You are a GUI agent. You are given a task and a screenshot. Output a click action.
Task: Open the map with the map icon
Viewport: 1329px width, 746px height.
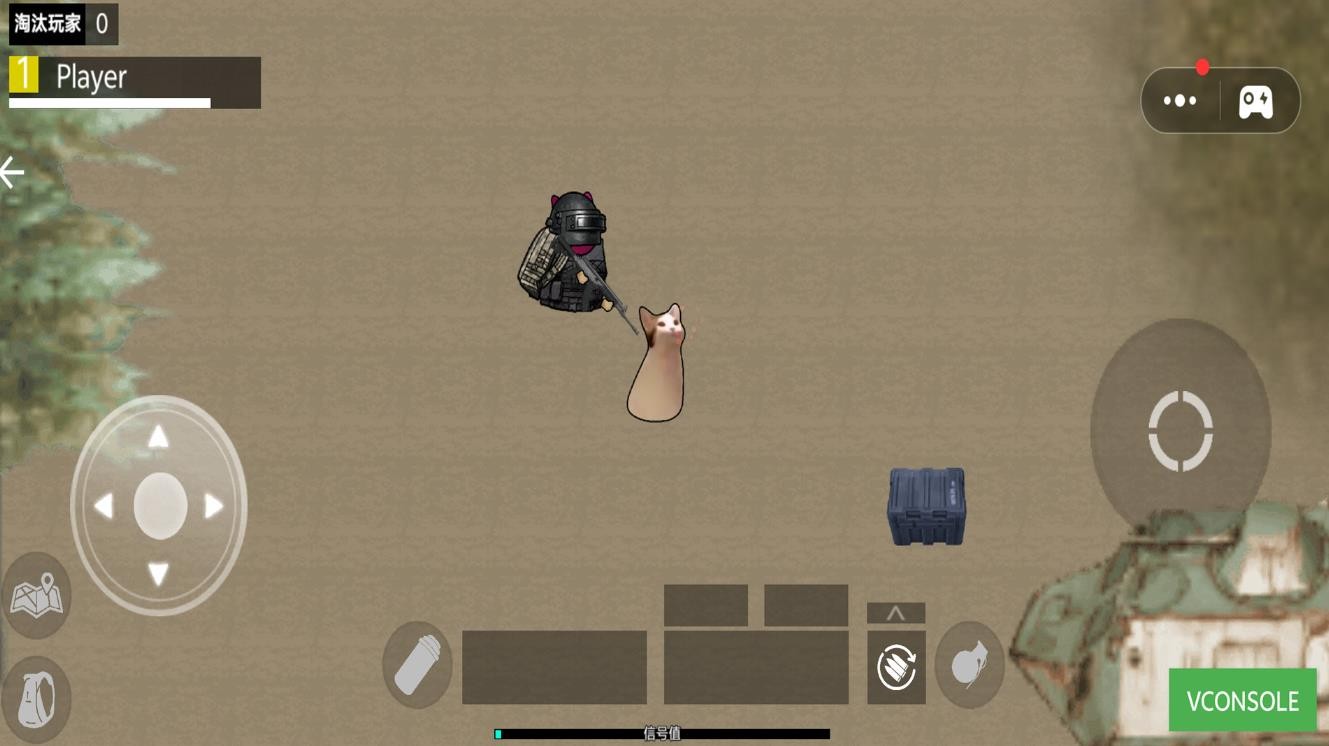coord(36,598)
